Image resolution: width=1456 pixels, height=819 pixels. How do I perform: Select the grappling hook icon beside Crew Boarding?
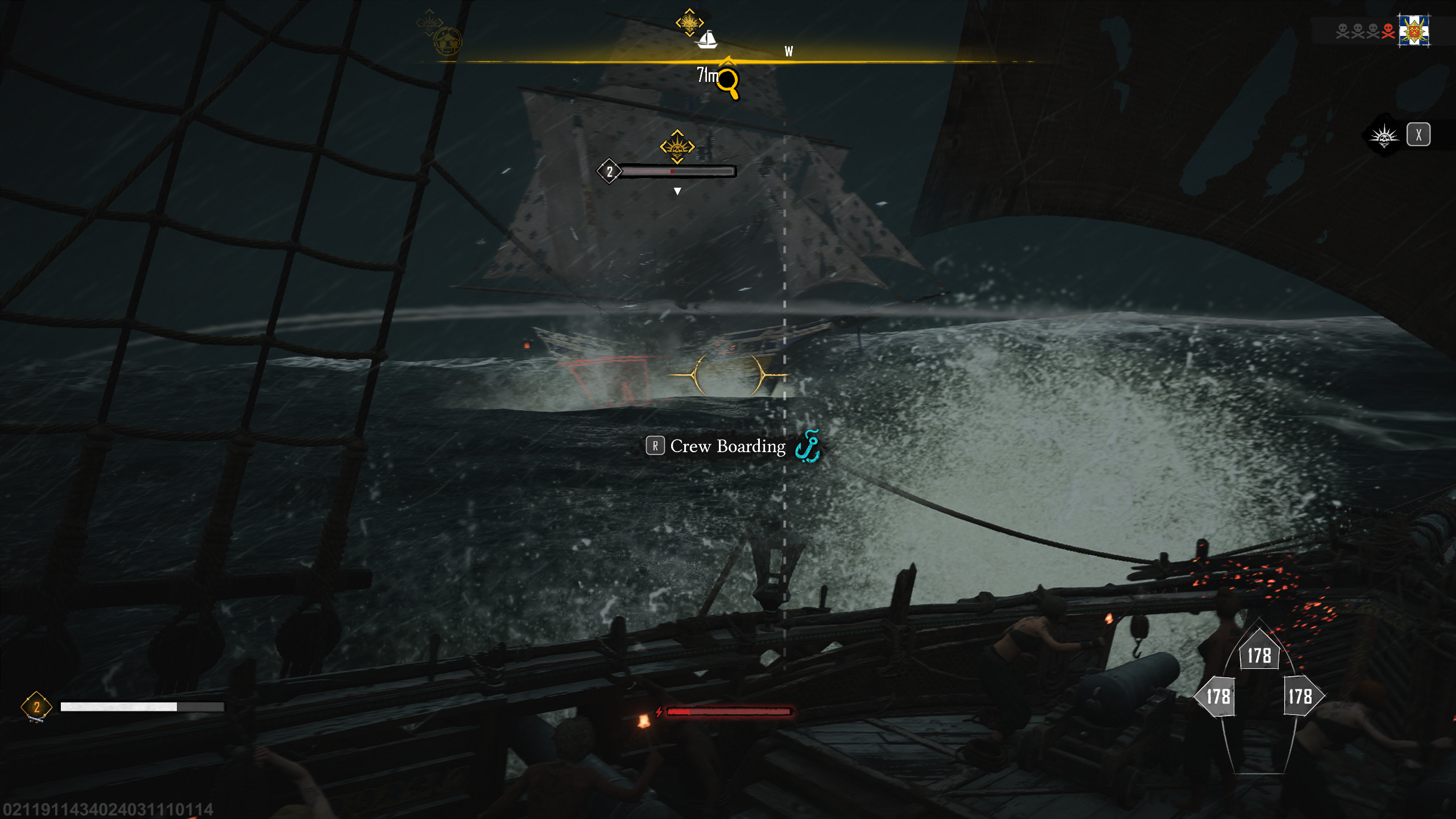tap(808, 447)
